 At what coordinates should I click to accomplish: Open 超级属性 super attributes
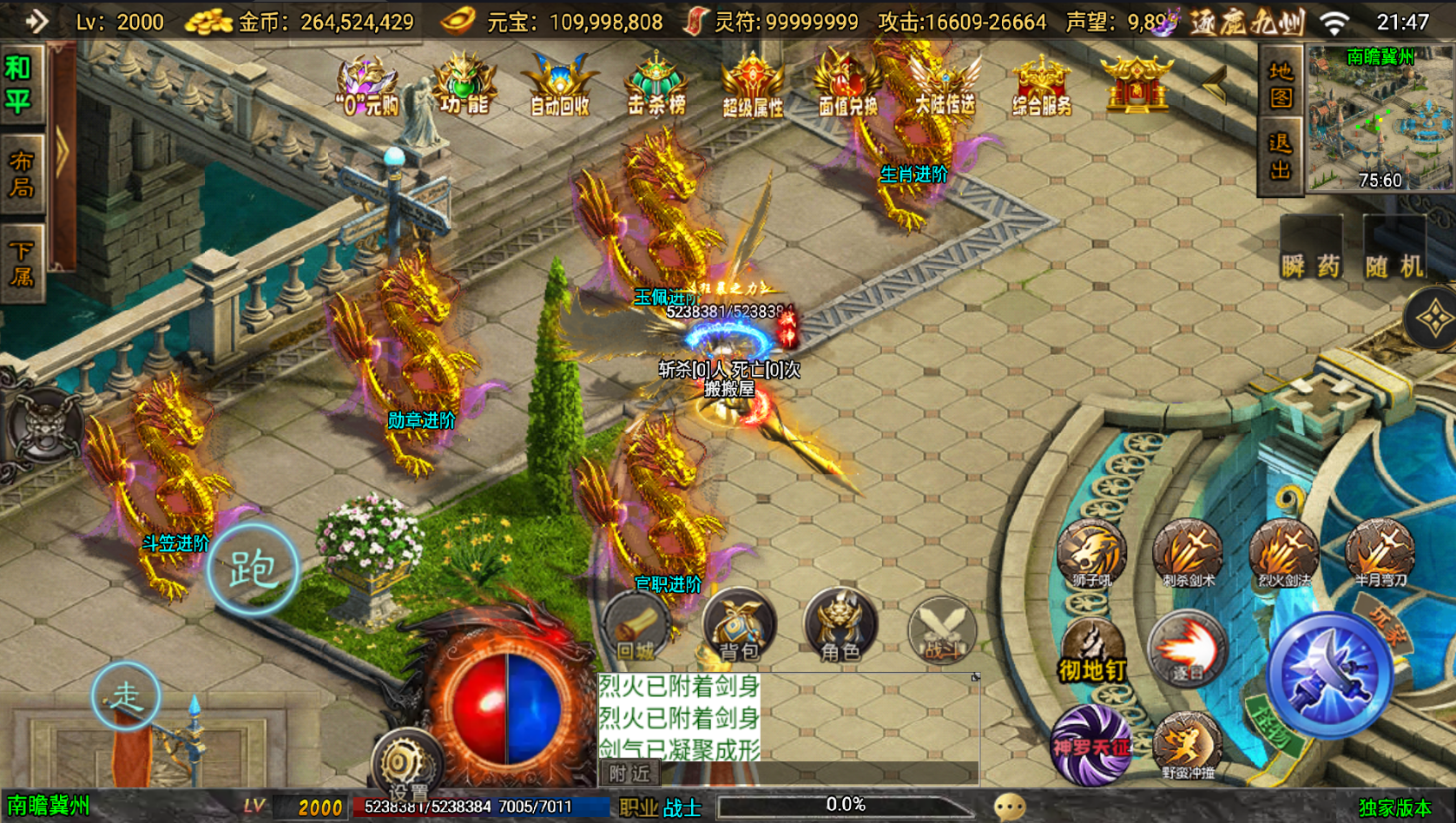click(x=752, y=87)
